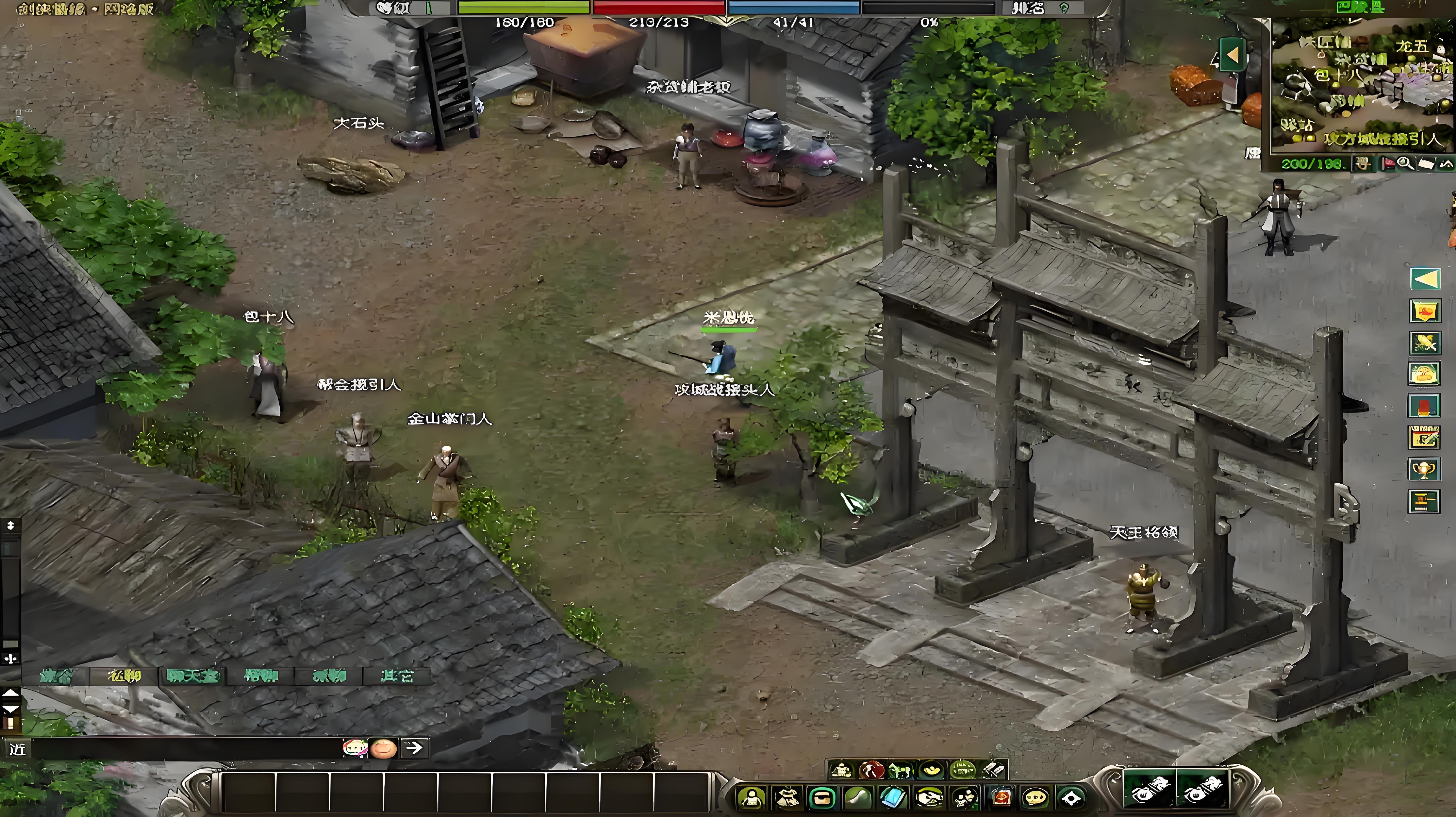The width and height of the screenshot is (1456, 817).
Task: Open the speech bubble chat icon
Action: (1036, 798)
